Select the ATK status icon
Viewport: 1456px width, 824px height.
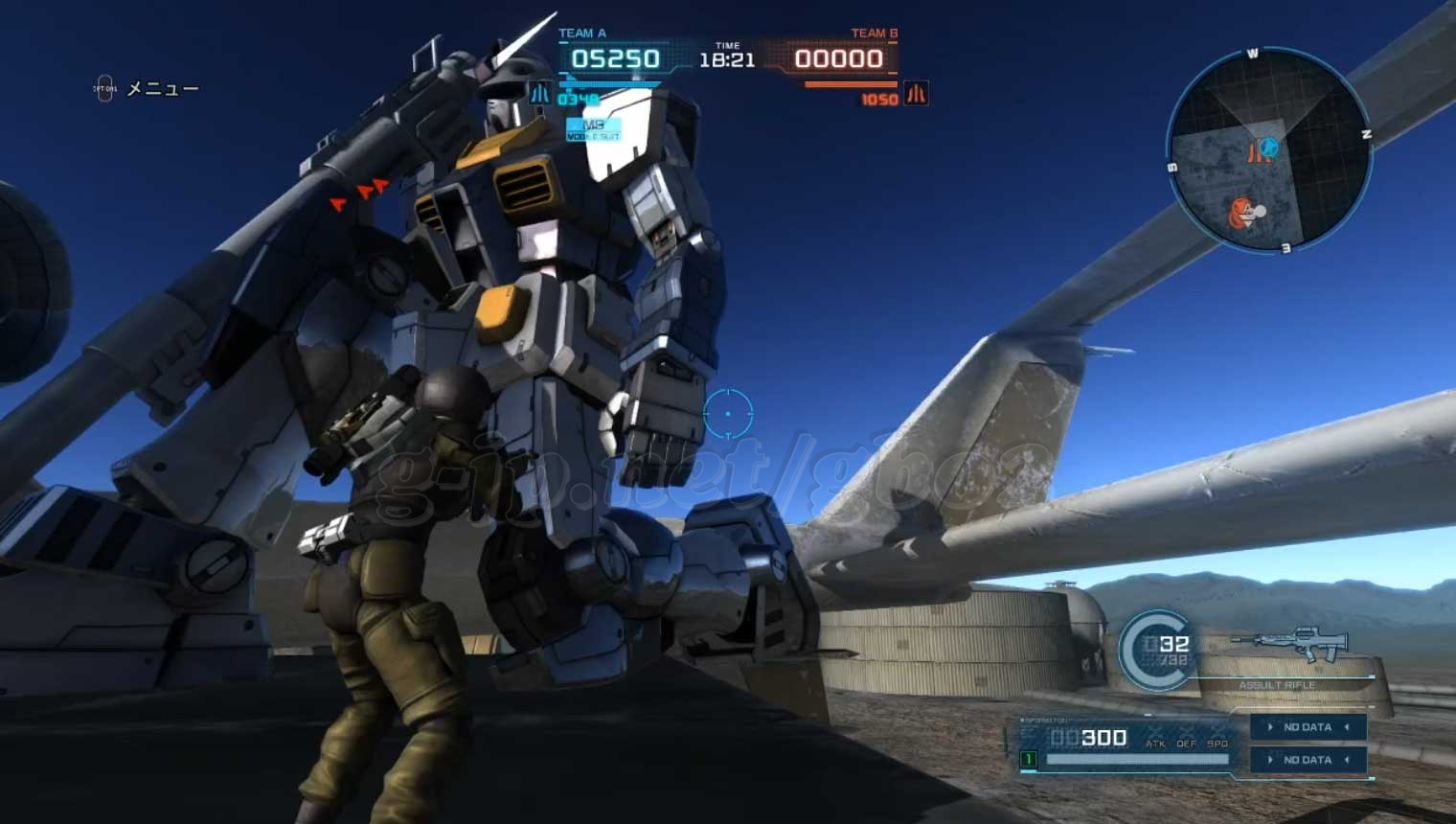(x=1155, y=744)
